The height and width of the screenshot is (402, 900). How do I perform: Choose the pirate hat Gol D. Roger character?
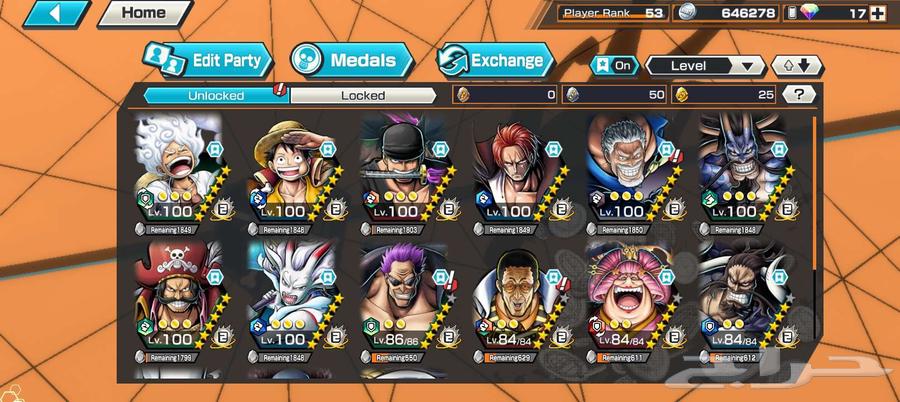tap(177, 300)
